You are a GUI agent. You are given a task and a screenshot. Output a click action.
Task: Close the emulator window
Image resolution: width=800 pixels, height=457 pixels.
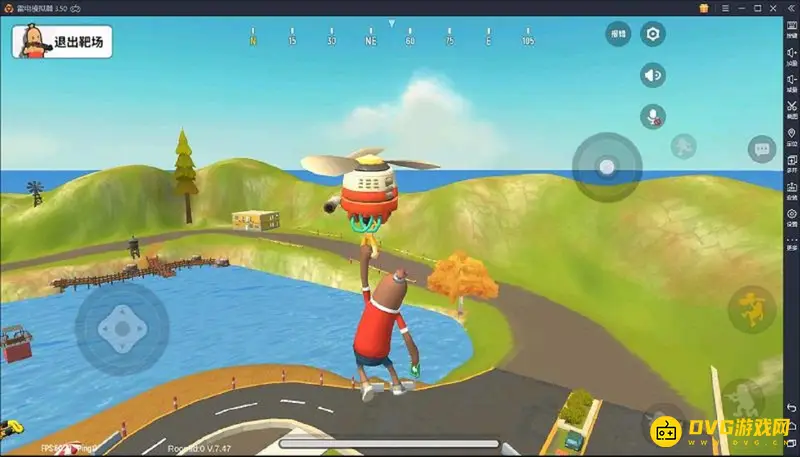tap(791, 7)
